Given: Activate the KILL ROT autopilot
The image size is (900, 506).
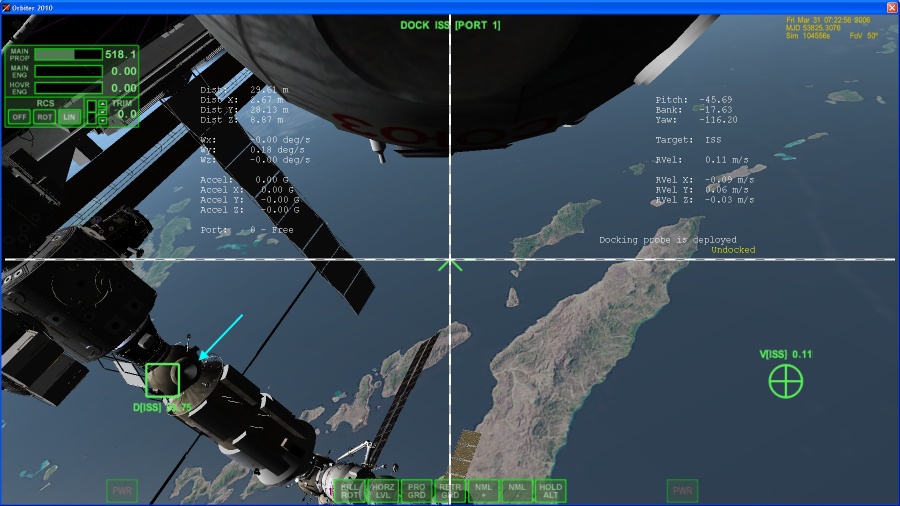Looking at the screenshot, I should point(350,490).
